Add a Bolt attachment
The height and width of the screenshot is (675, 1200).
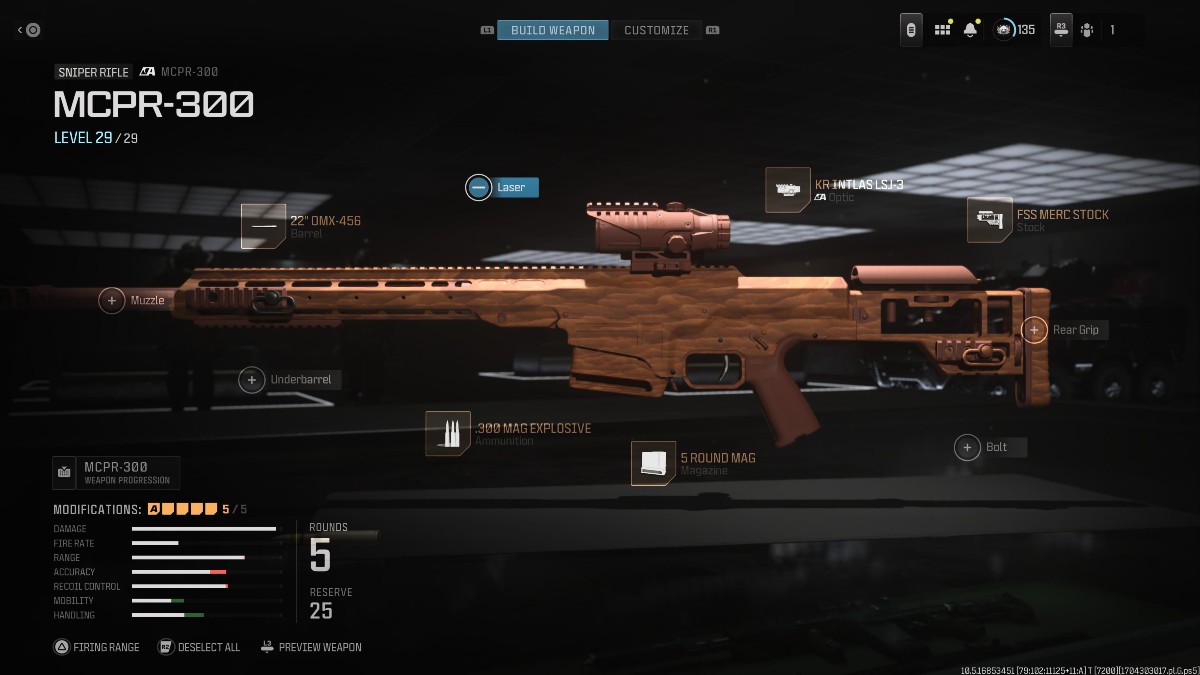[x=967, y=447]
